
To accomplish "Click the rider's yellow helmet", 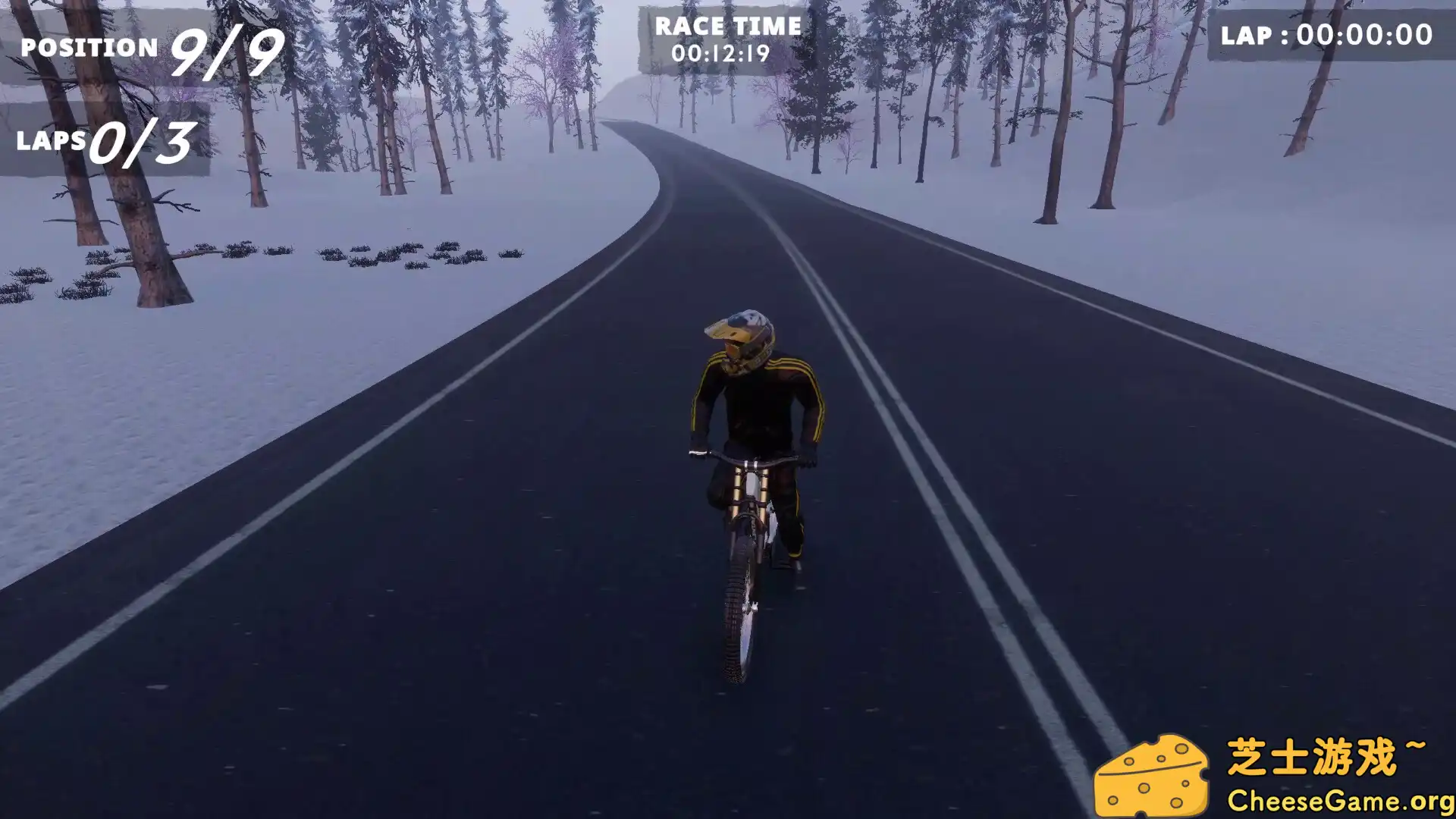I will click(738, 338).
